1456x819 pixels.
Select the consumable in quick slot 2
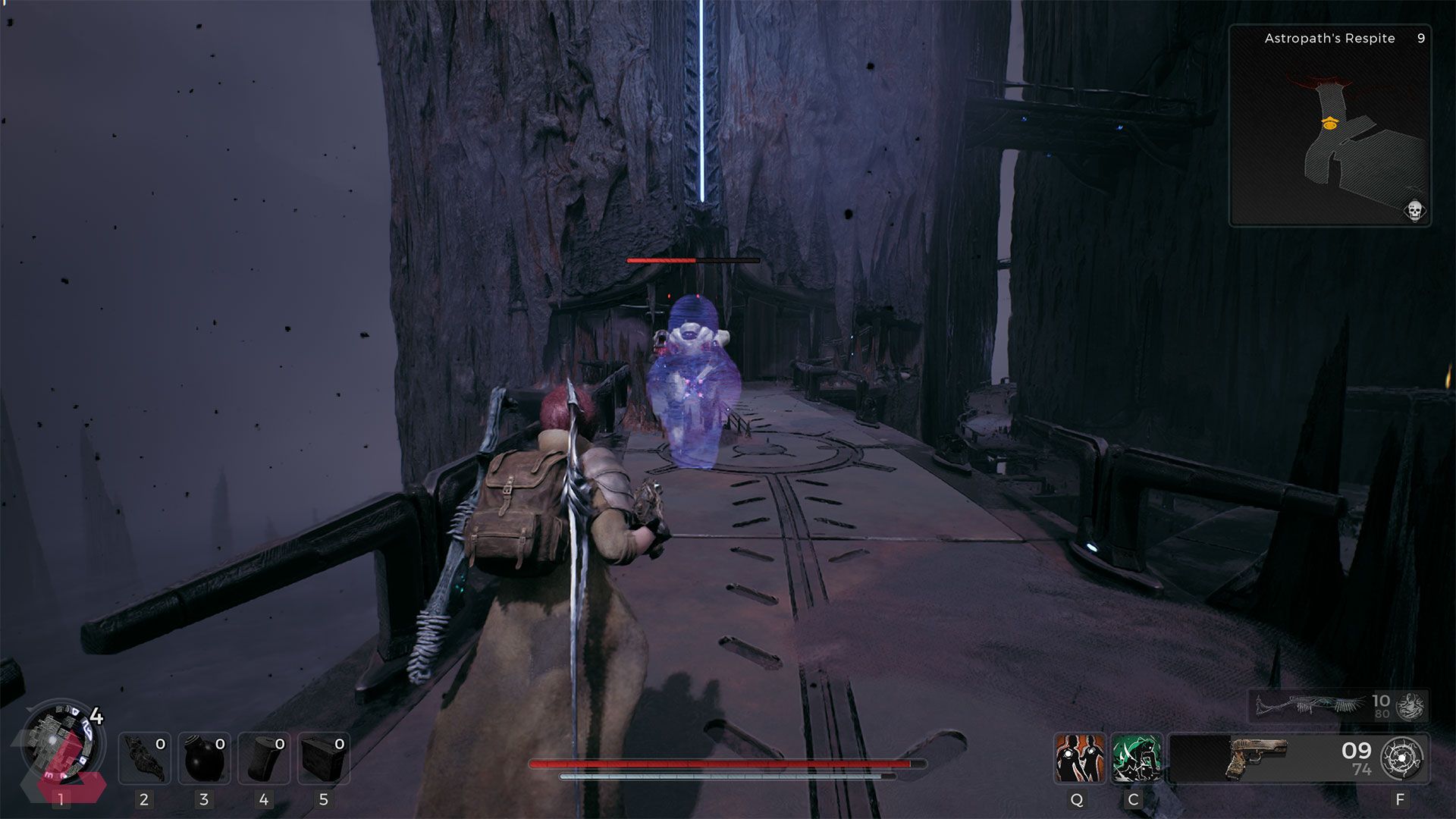pyautogui.click(x=144, y=758)
